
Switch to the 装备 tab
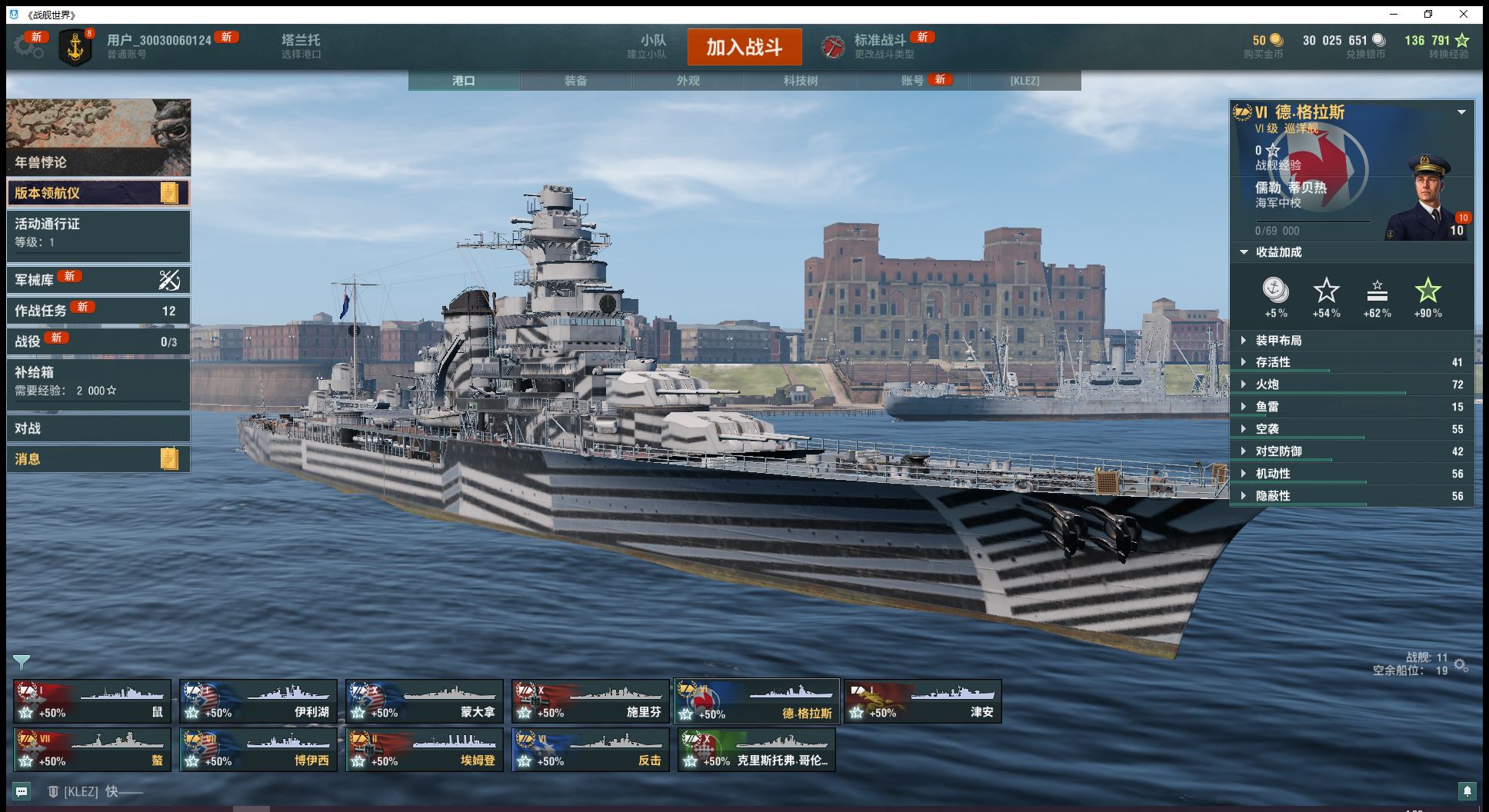tap(575, 81)
